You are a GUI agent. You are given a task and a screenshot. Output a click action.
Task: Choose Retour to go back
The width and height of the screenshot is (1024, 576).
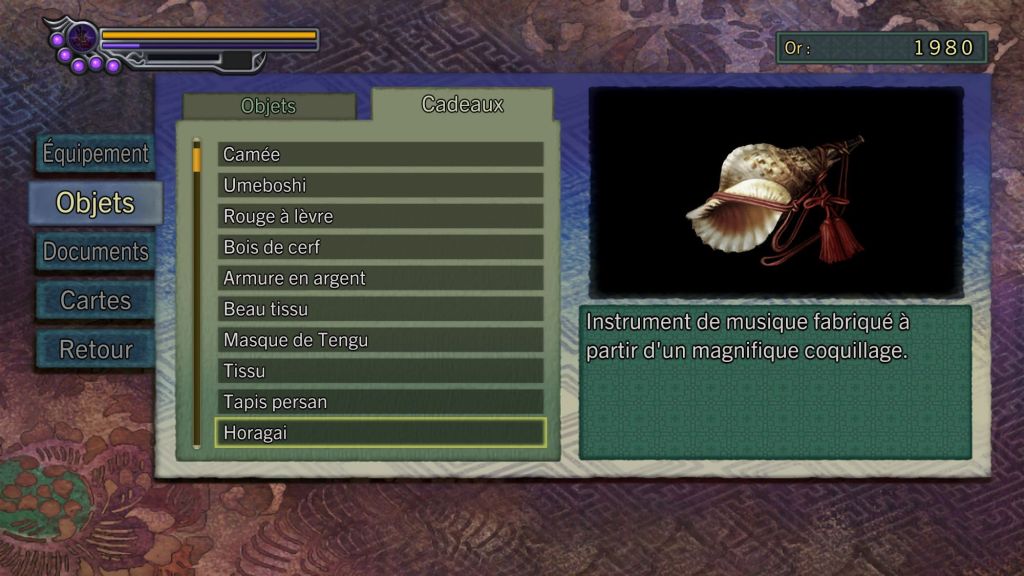click(x=95, y=349)
